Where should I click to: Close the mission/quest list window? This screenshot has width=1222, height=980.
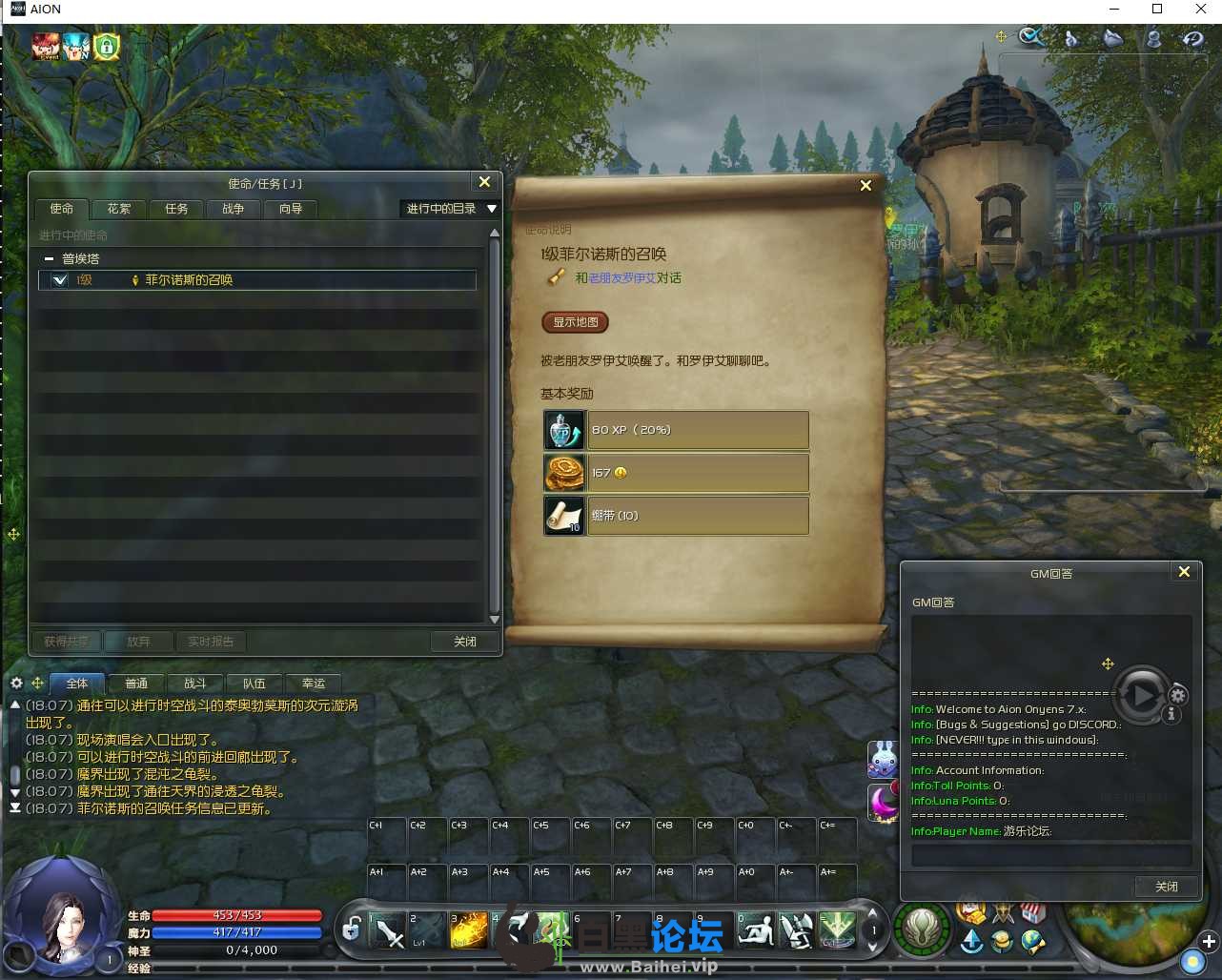[484, 182]
